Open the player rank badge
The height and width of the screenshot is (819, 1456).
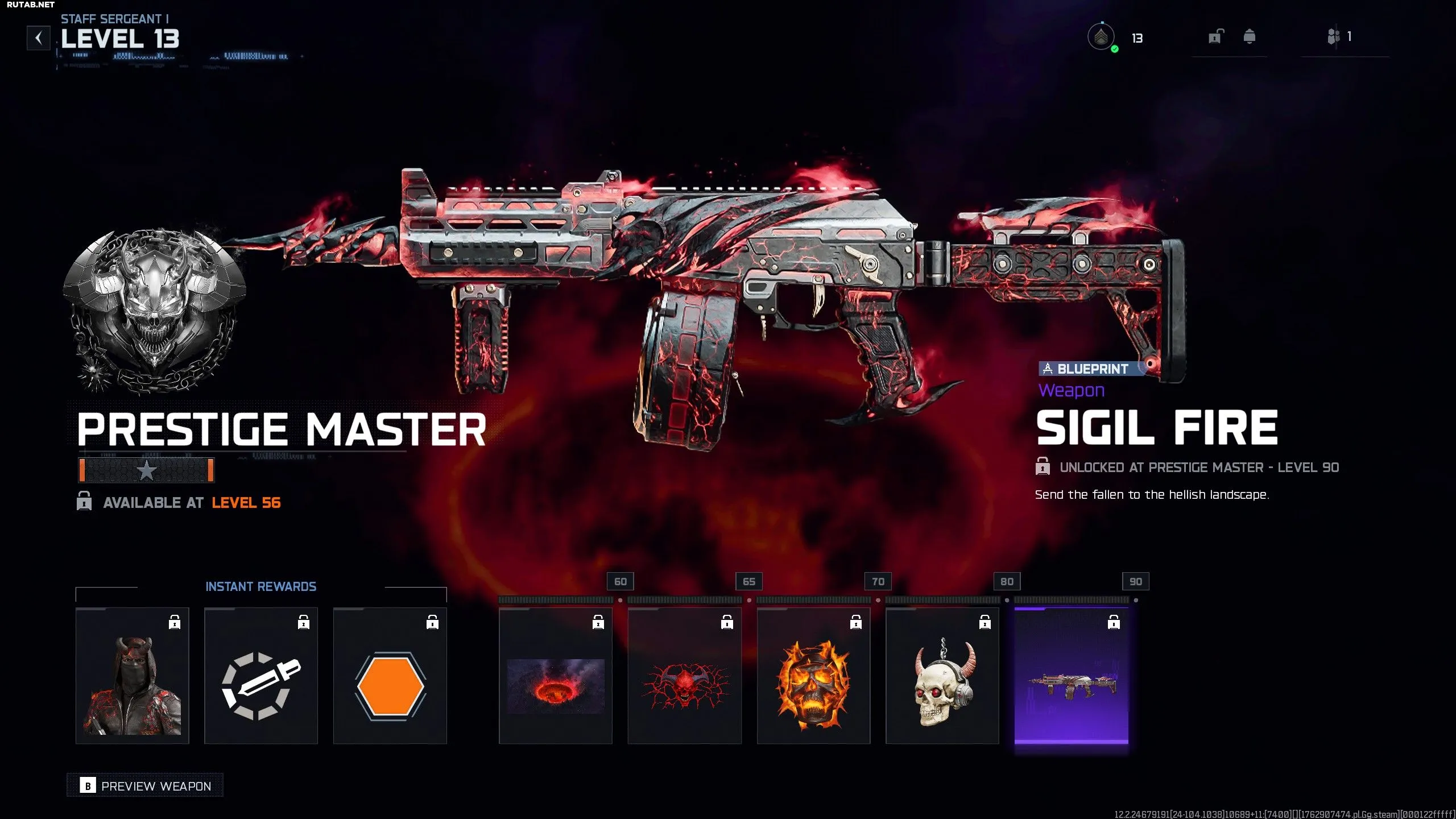(x=1101, y=38)
